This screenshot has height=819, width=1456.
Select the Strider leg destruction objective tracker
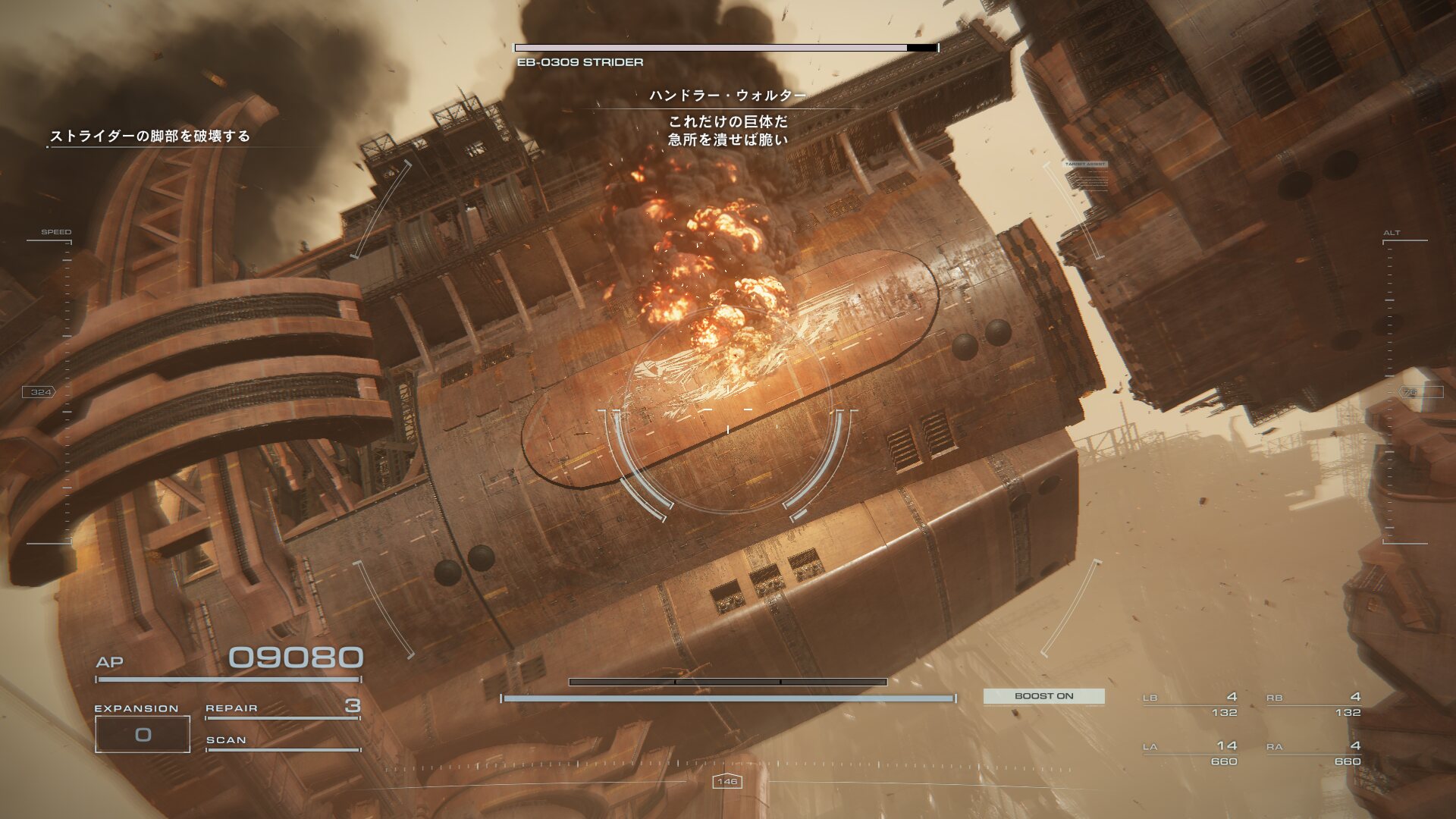[x=149, y=136]
